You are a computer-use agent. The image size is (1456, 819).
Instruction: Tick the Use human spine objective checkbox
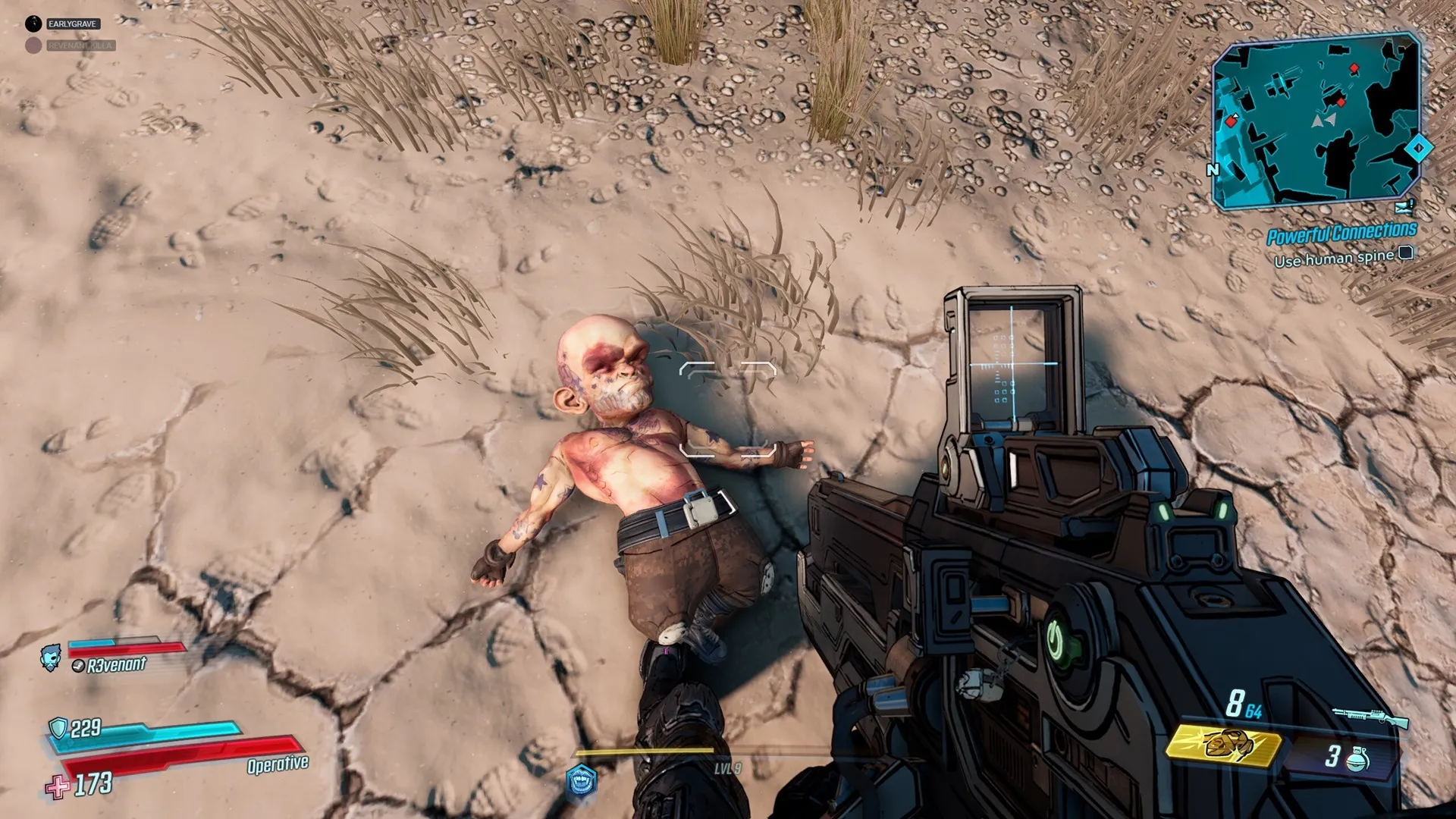click(x=1405, y=253)
